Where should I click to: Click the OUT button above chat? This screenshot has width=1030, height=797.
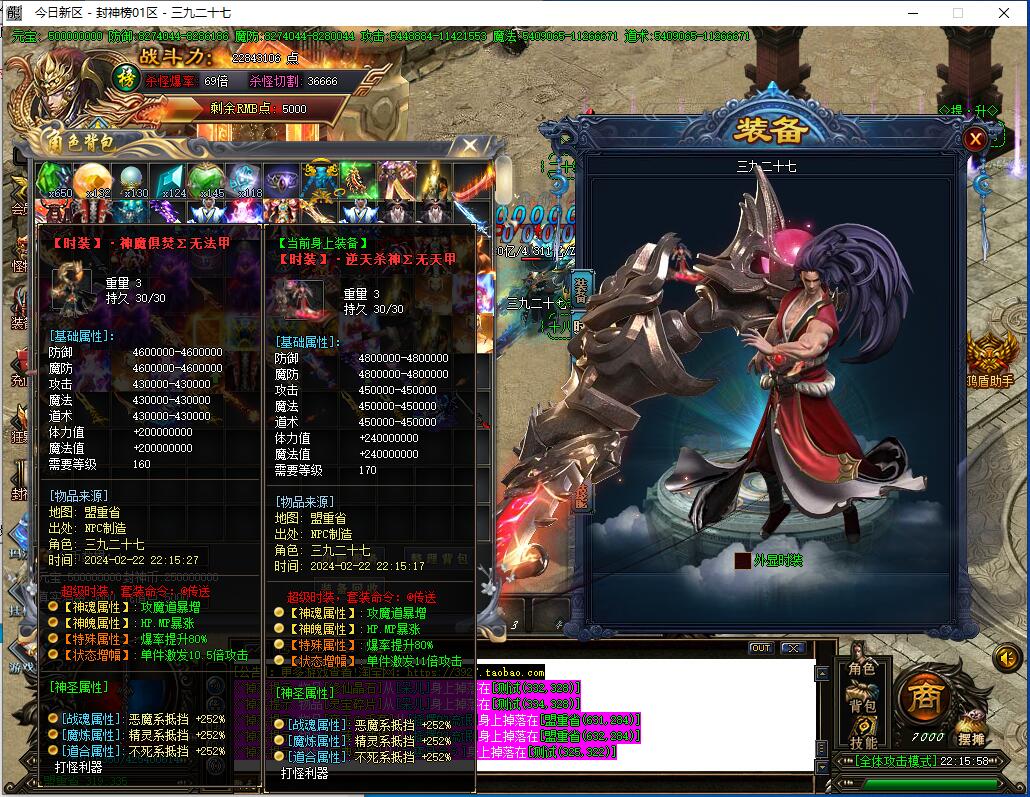coord(761,648)
